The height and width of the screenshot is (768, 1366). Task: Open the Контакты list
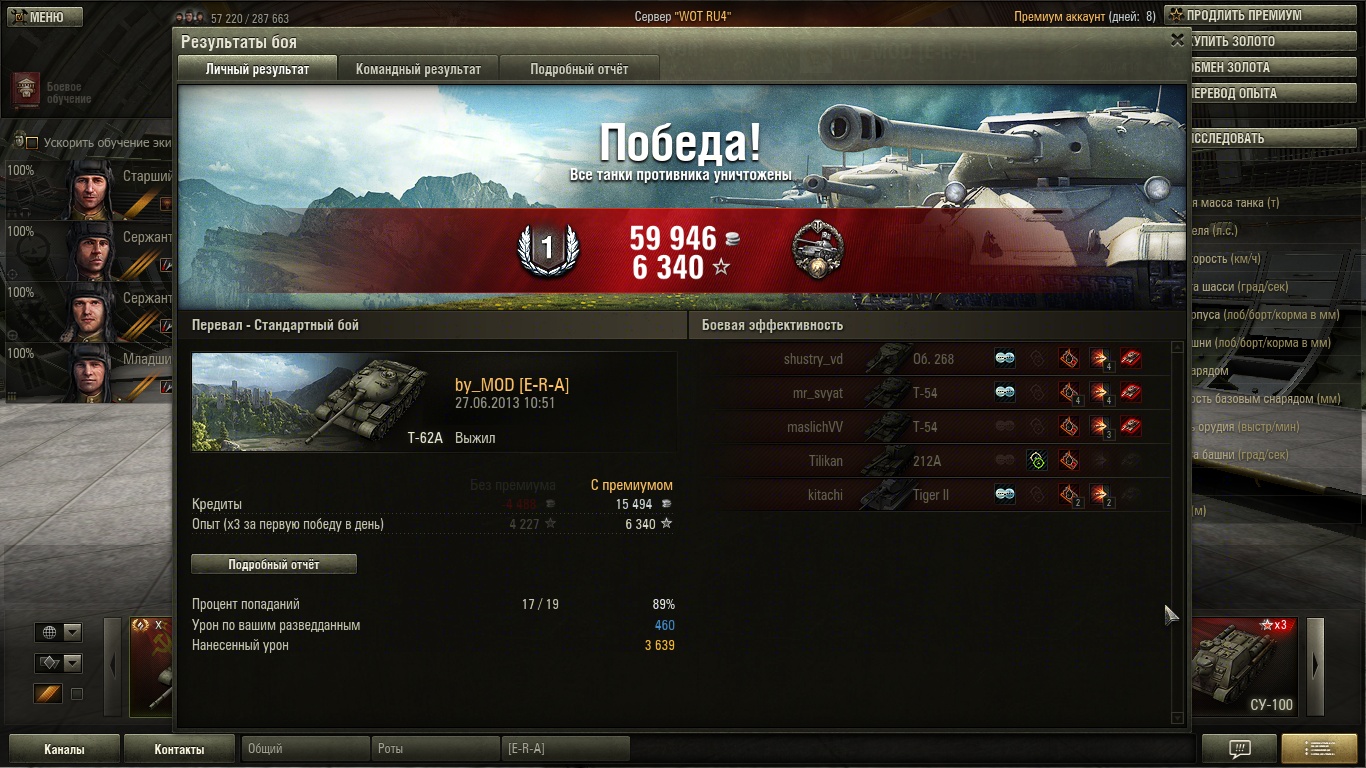click(x=179, y=749)
